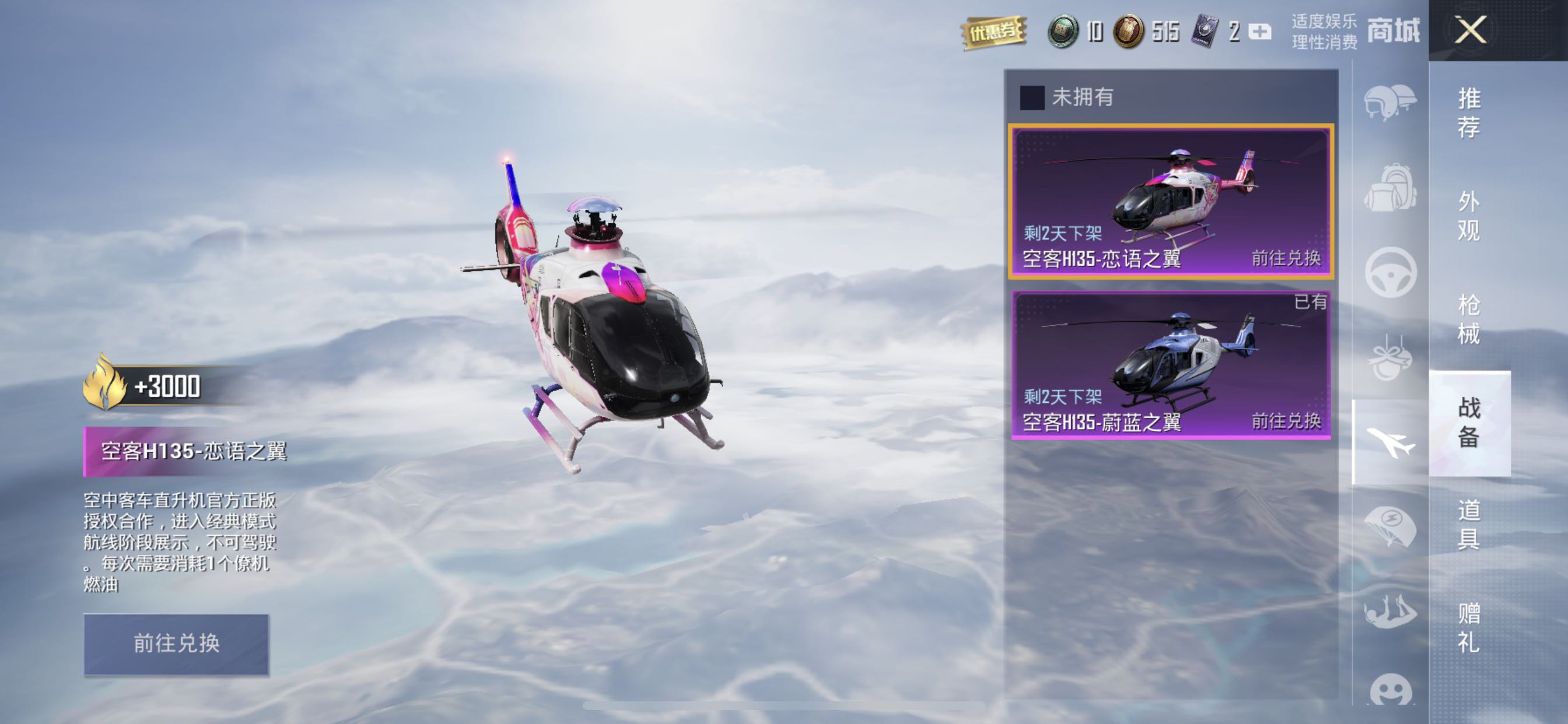Go to the 赠礼 gifting tab

pyautogui.click(x=1469, y=628)
